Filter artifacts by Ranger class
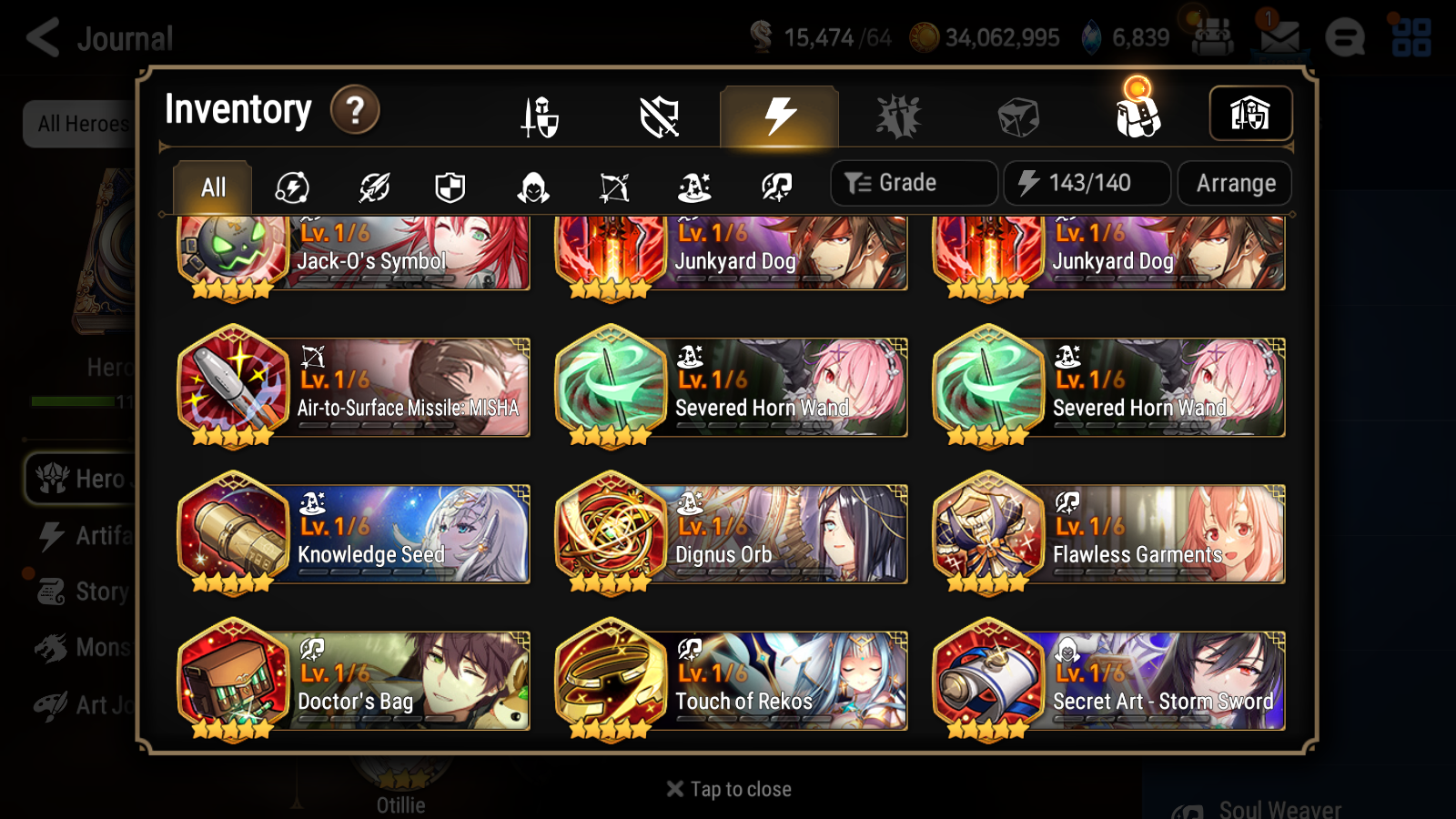1456x819 pixels. (612, 186)
